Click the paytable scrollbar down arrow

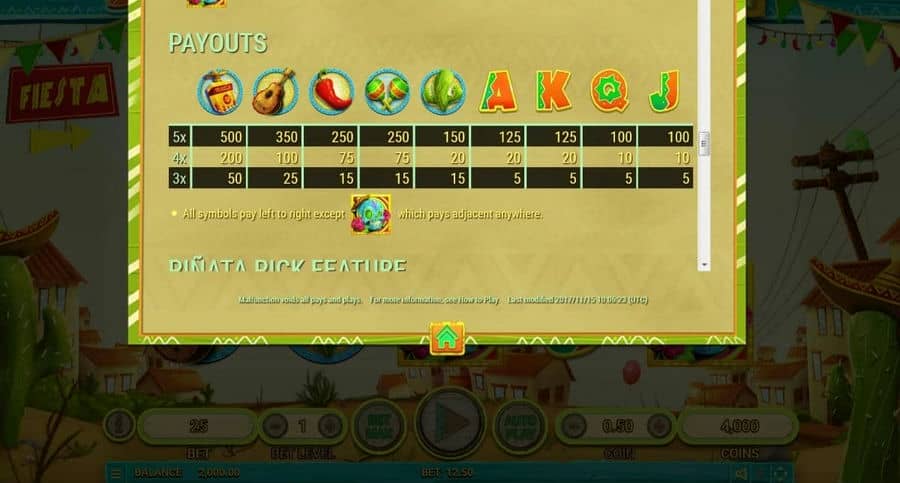tap(704, 264)
